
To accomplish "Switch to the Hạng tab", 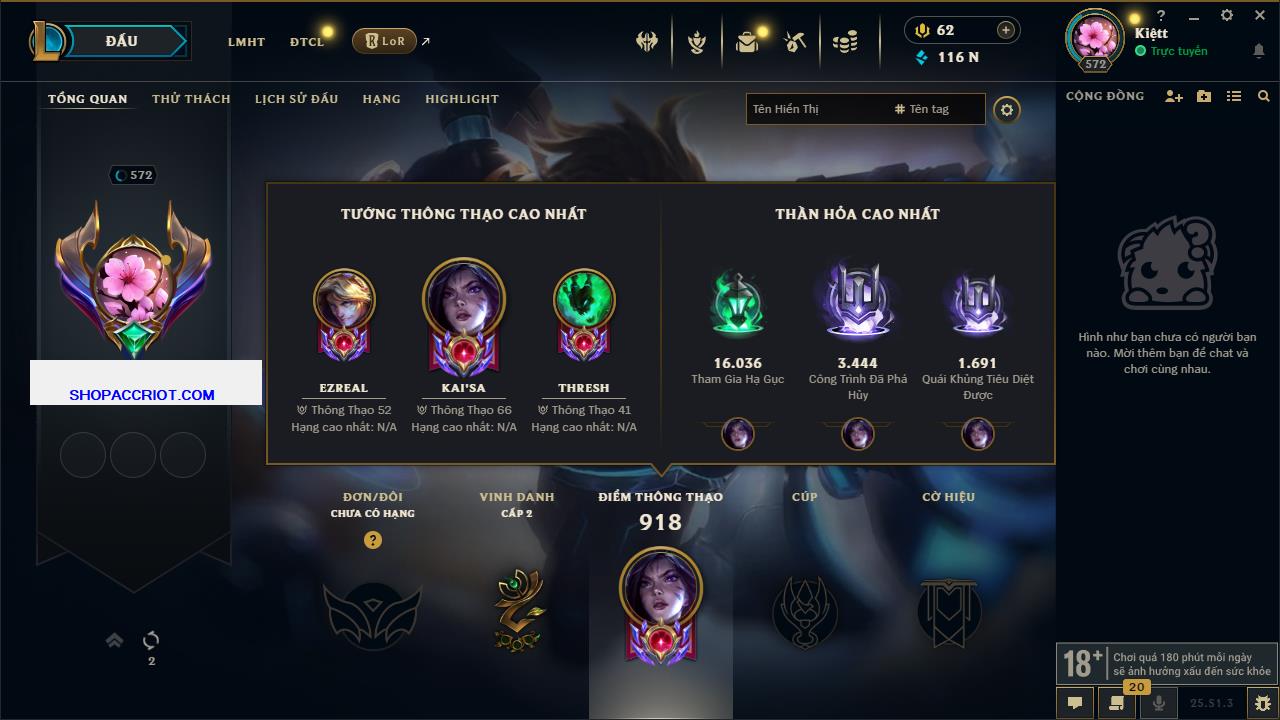I will pos(381,99).
